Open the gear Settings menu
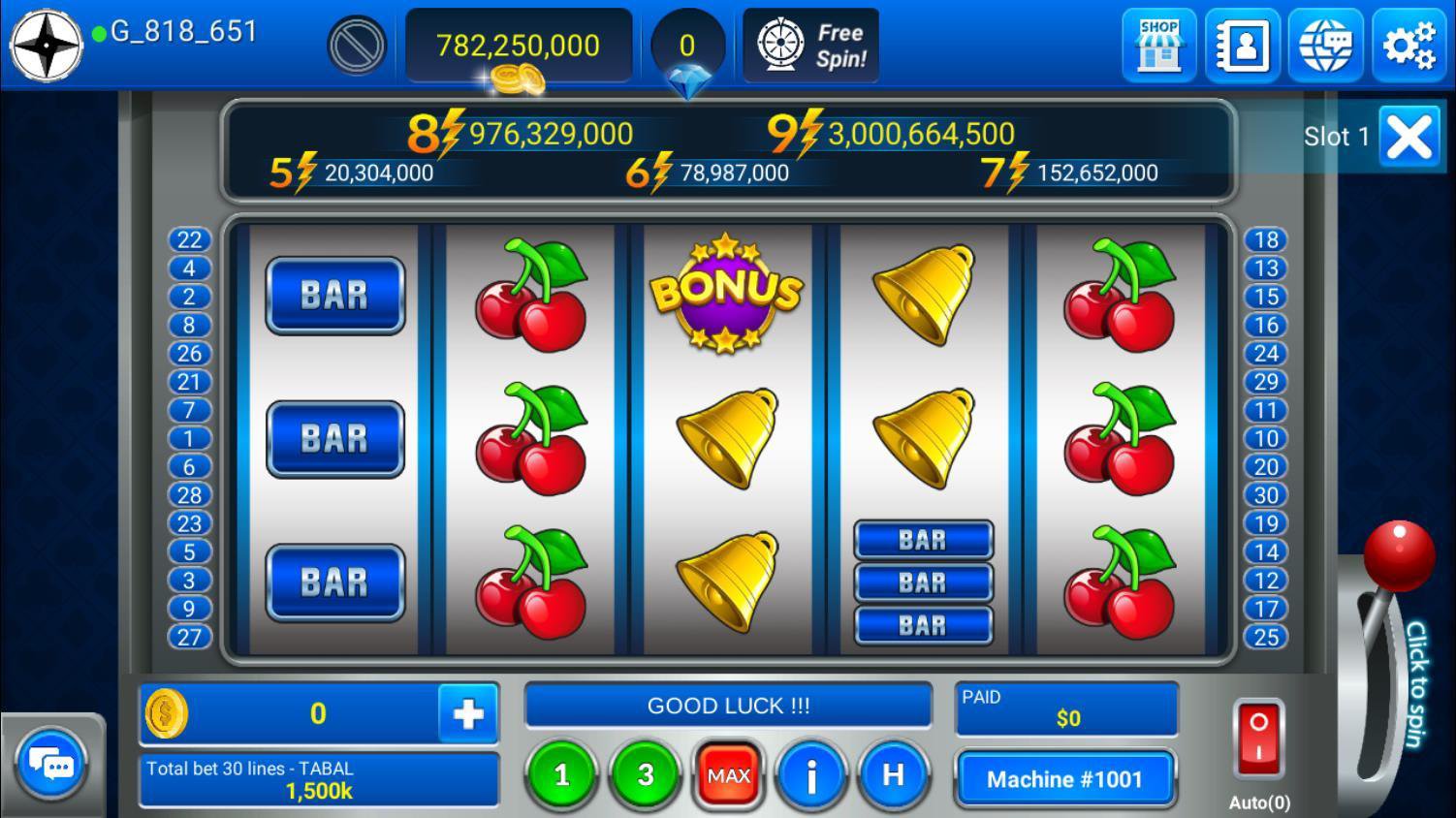Screen dimensions: 1456x818 point(1409,46)
